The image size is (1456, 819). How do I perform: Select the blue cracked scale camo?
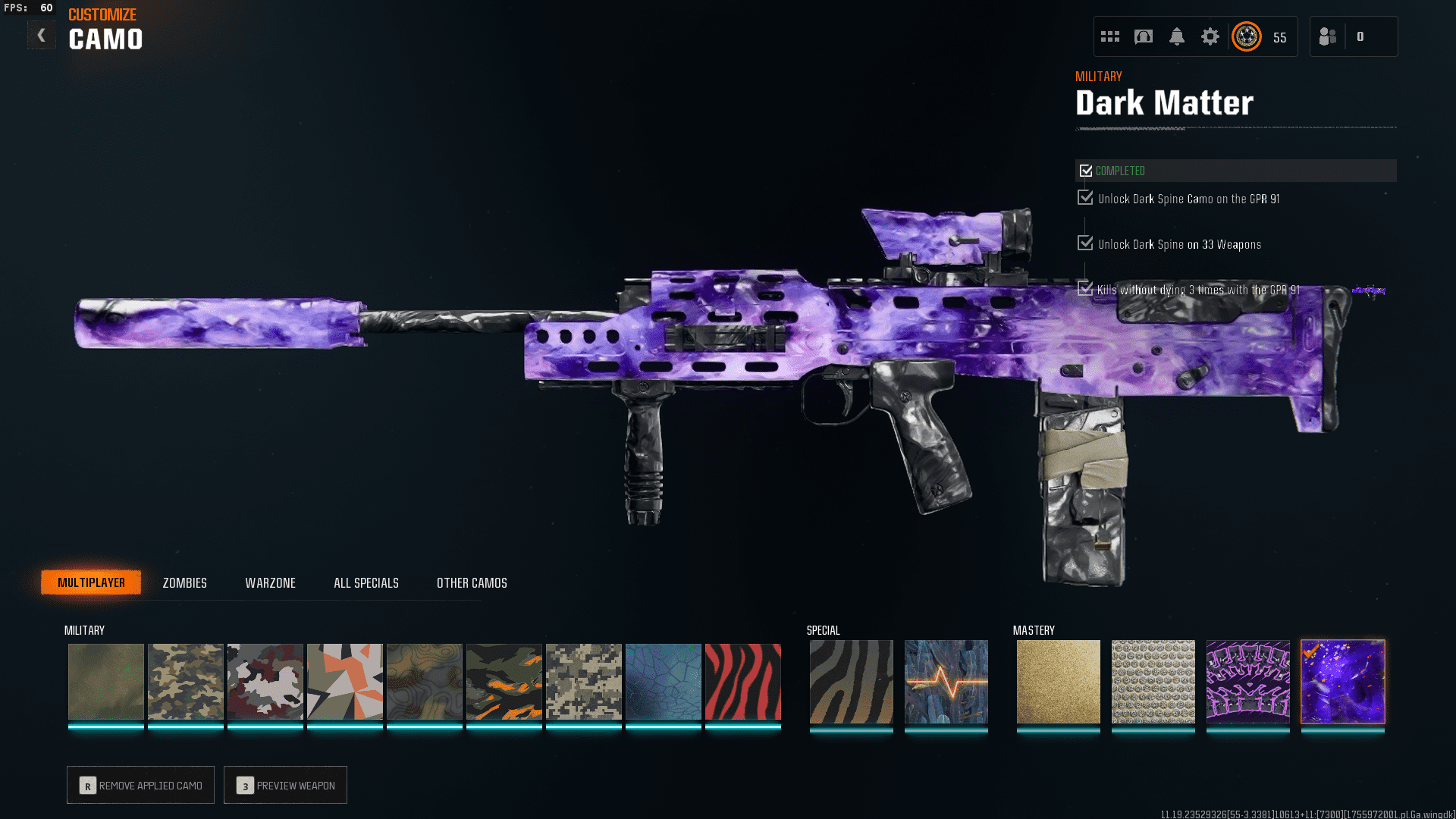663,681
